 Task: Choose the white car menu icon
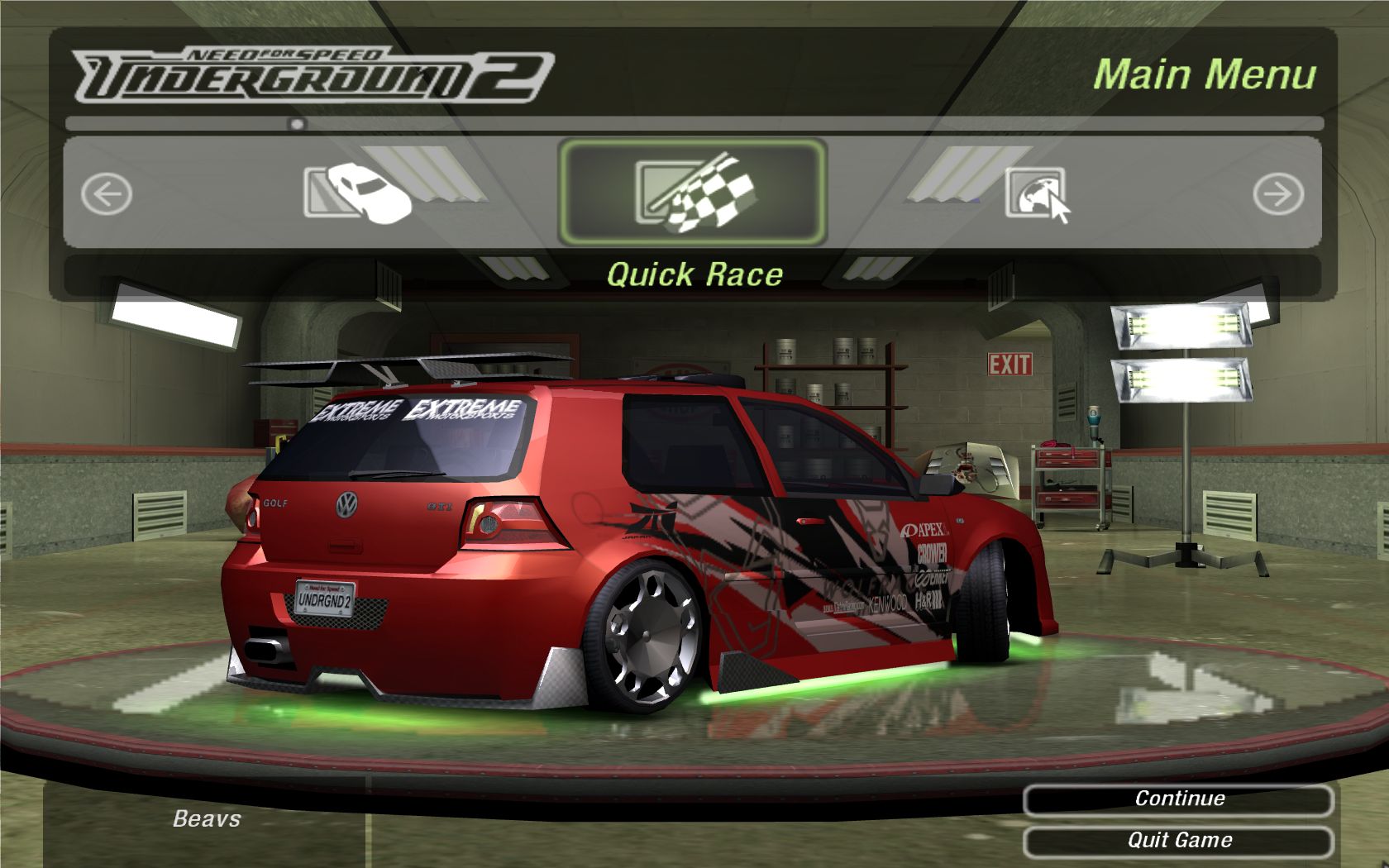[359, 193]
